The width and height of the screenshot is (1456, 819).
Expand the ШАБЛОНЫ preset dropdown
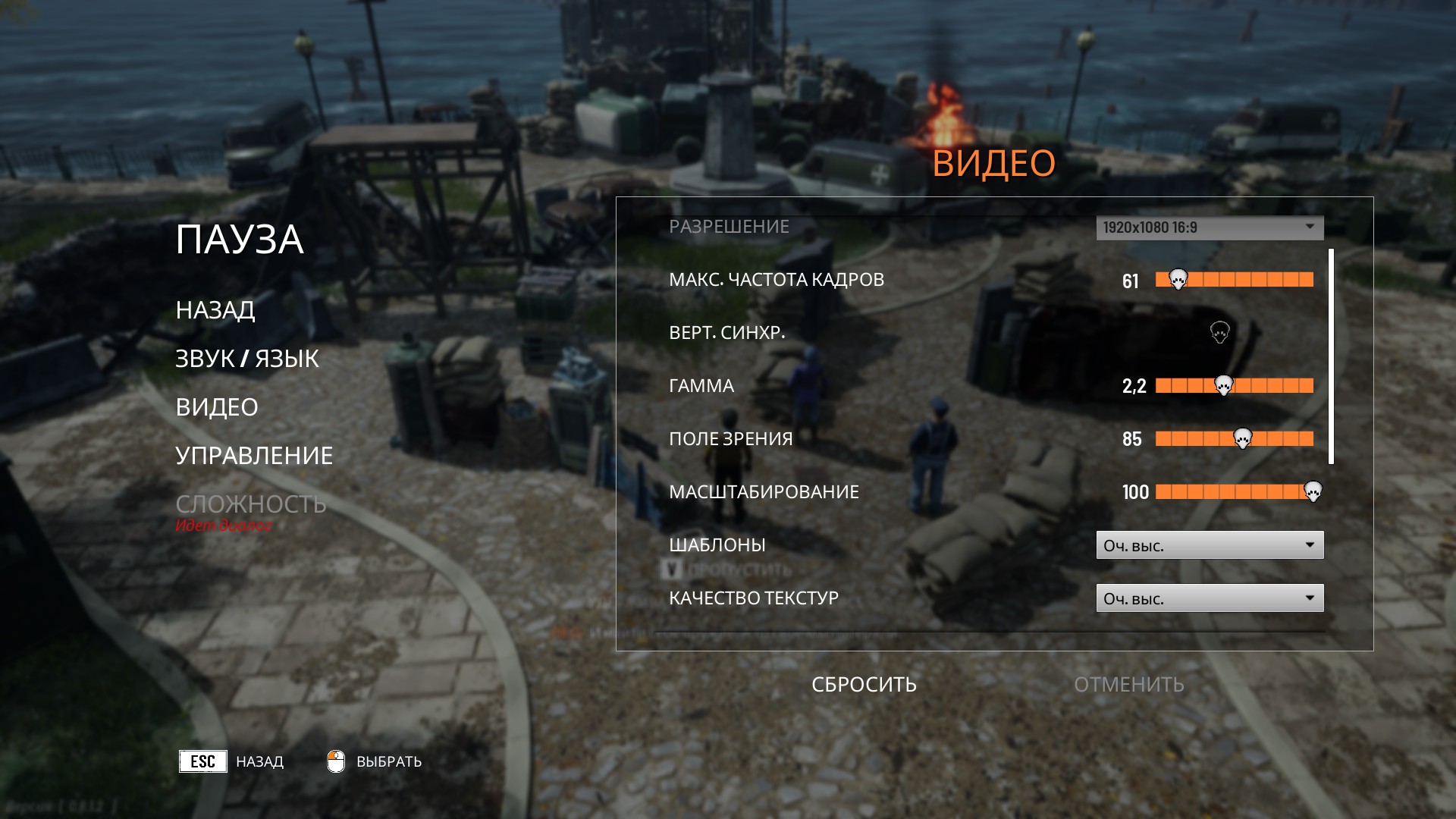pyautogui.click(x=1210, y=545)
